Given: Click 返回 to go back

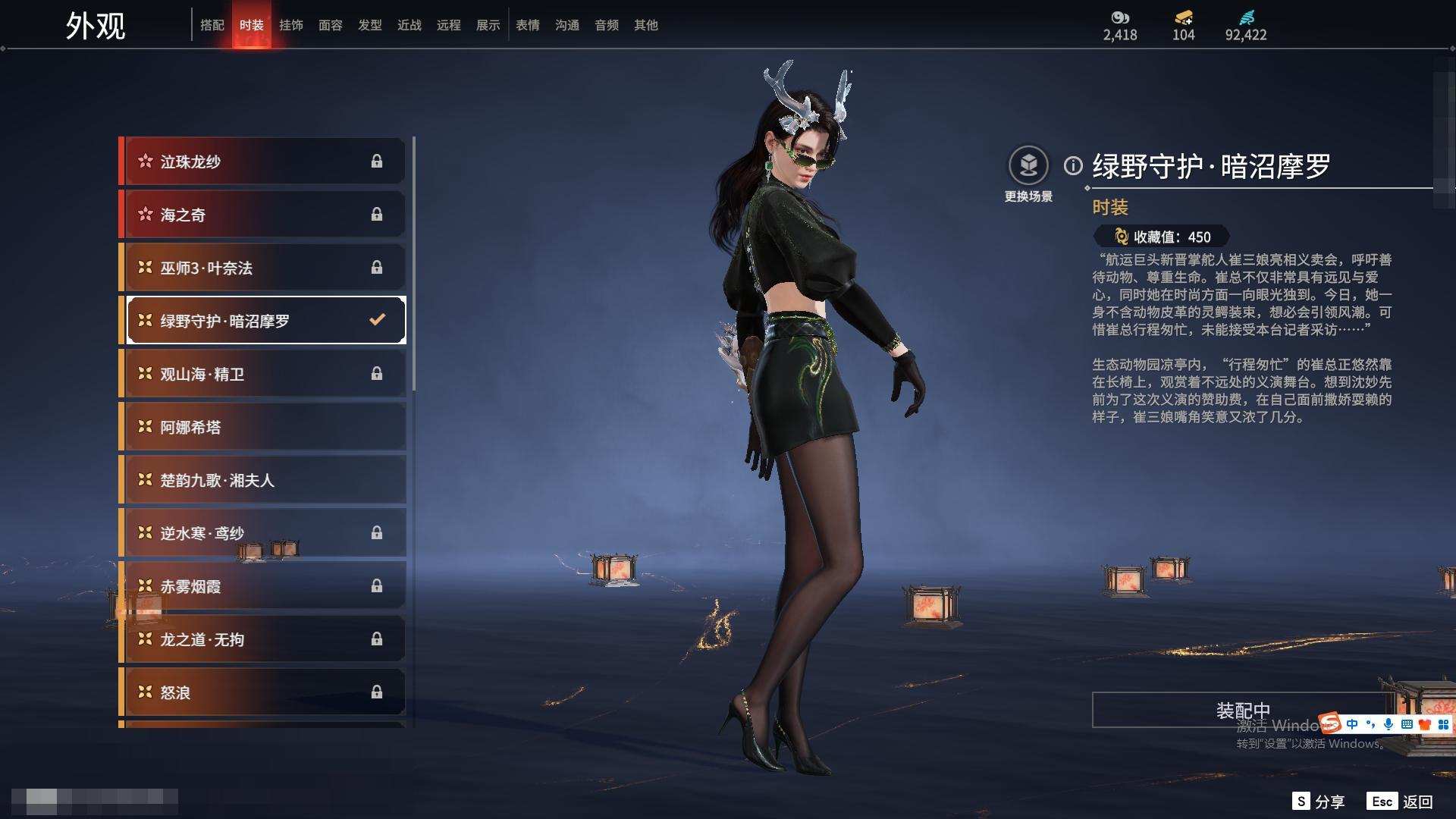Looking at the screenshot, I should (x=1417, y=802).
